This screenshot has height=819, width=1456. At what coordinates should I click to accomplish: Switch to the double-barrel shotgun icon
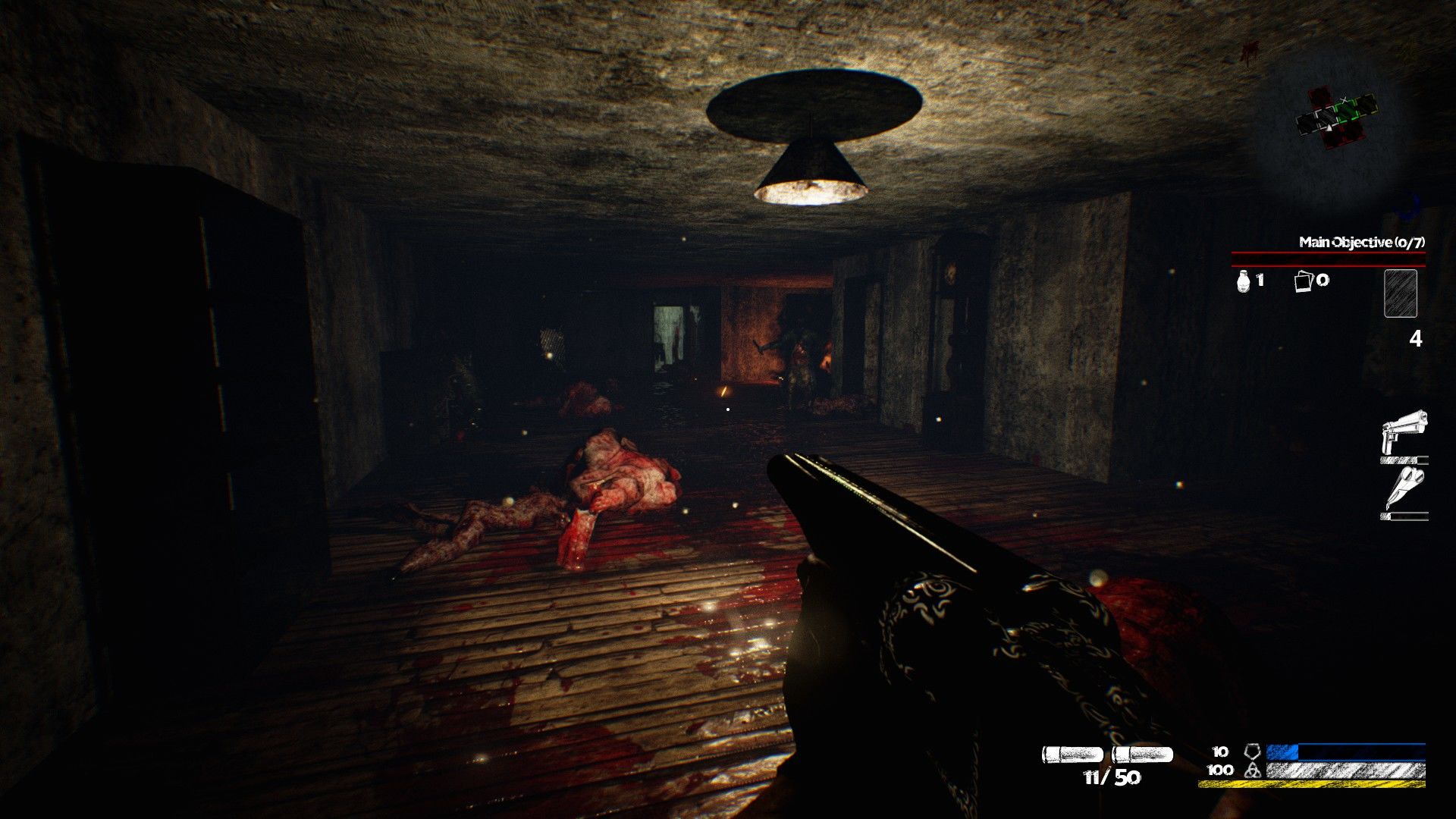[1404, 489]
